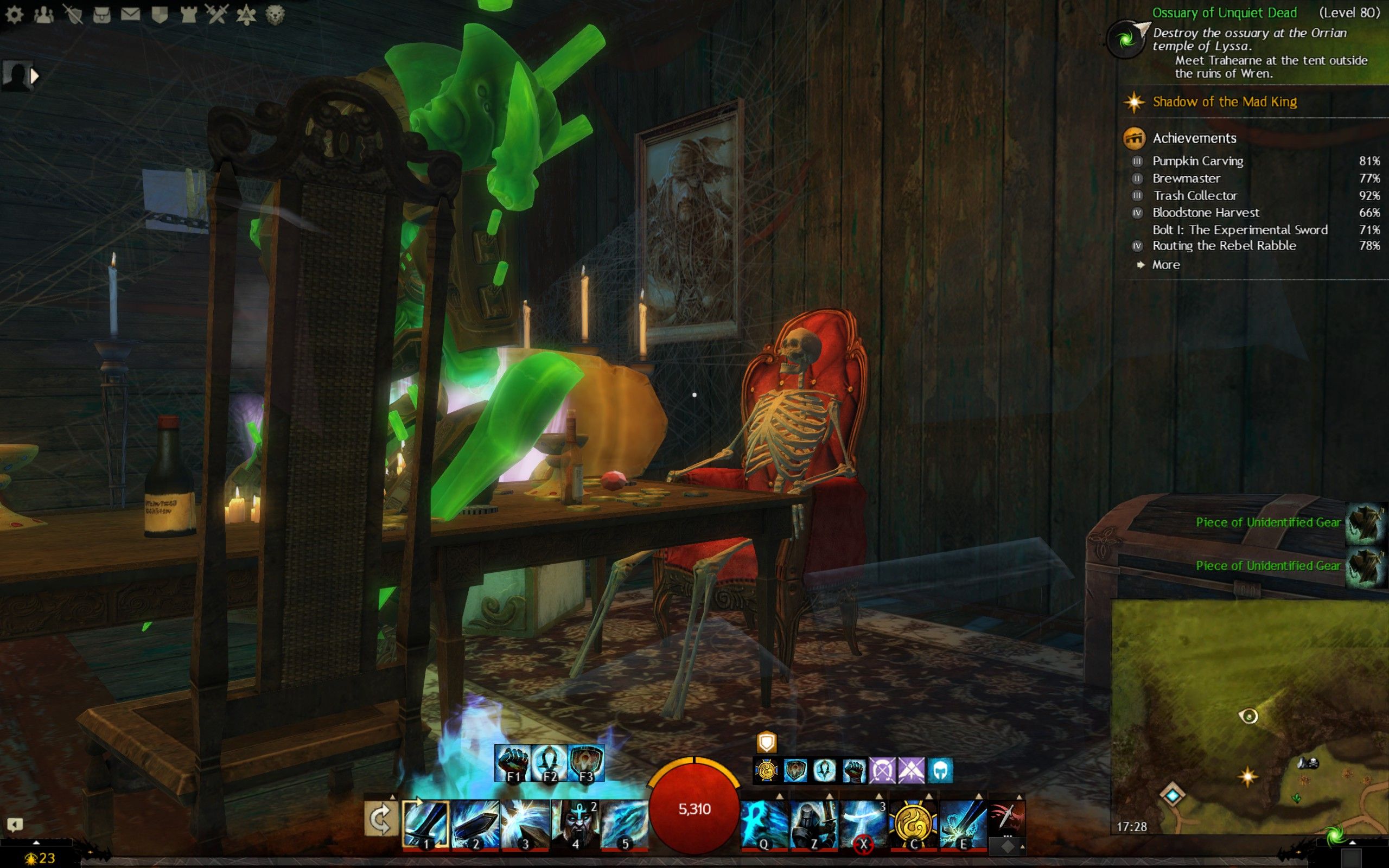The width and height of the screenshot is (1389, 868).
Task: Open the Hero panel sword-and-shield icon
Action: [x=73, y=15]
